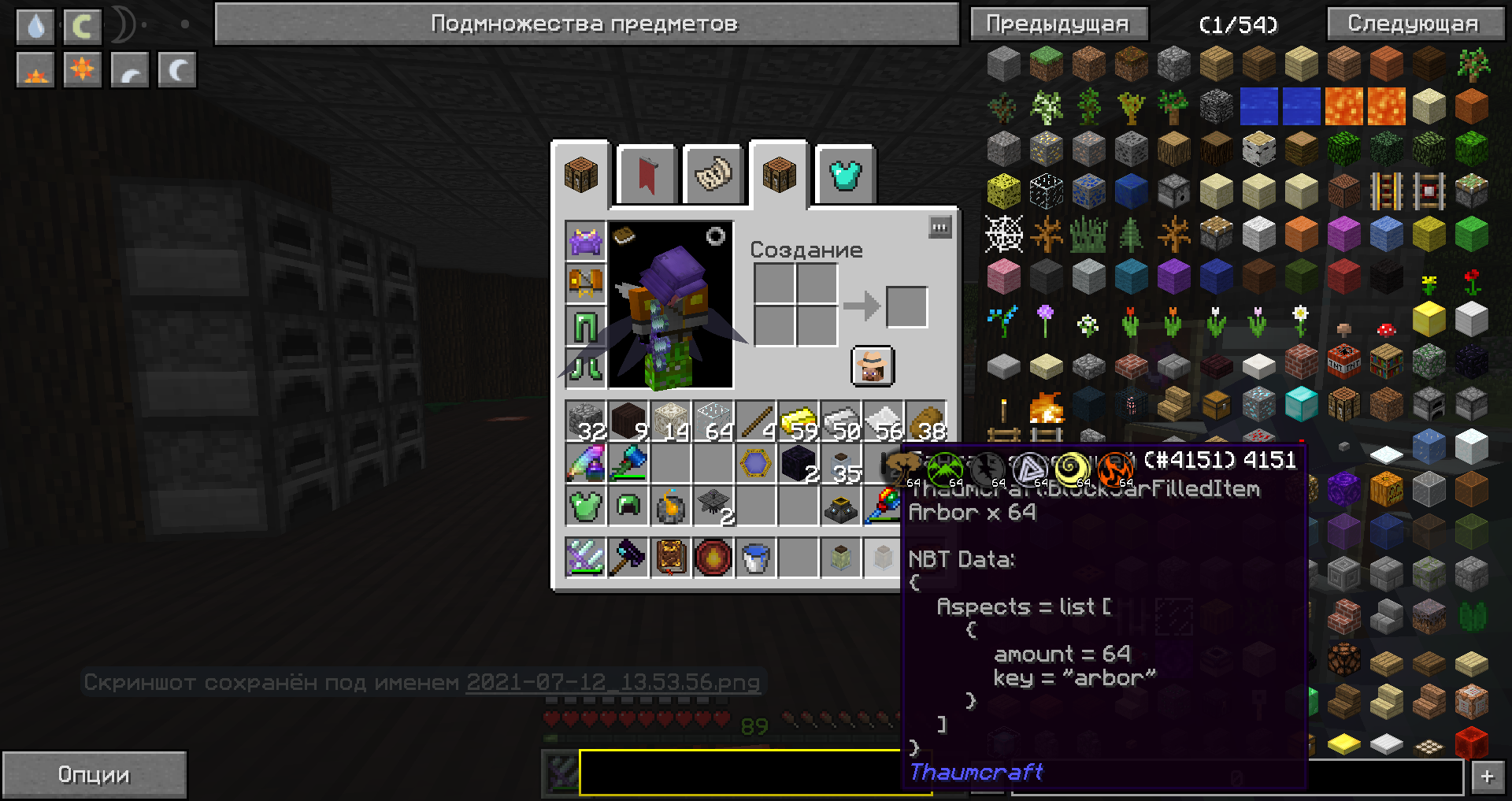Select the crossed swords hotbar slot
This screenshot has width=1512, height=801.
tap(585, 558)
